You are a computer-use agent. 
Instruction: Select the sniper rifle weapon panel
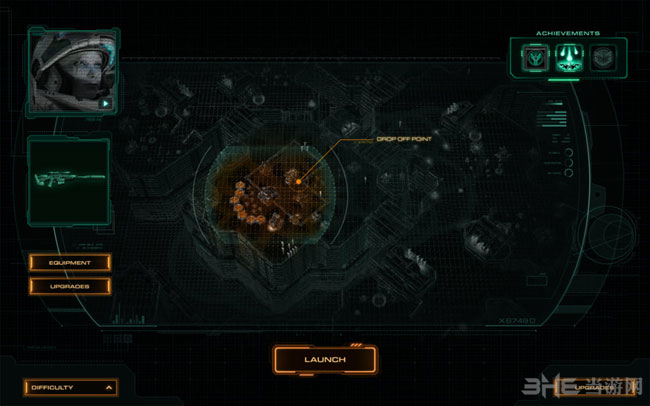(68, 181)
